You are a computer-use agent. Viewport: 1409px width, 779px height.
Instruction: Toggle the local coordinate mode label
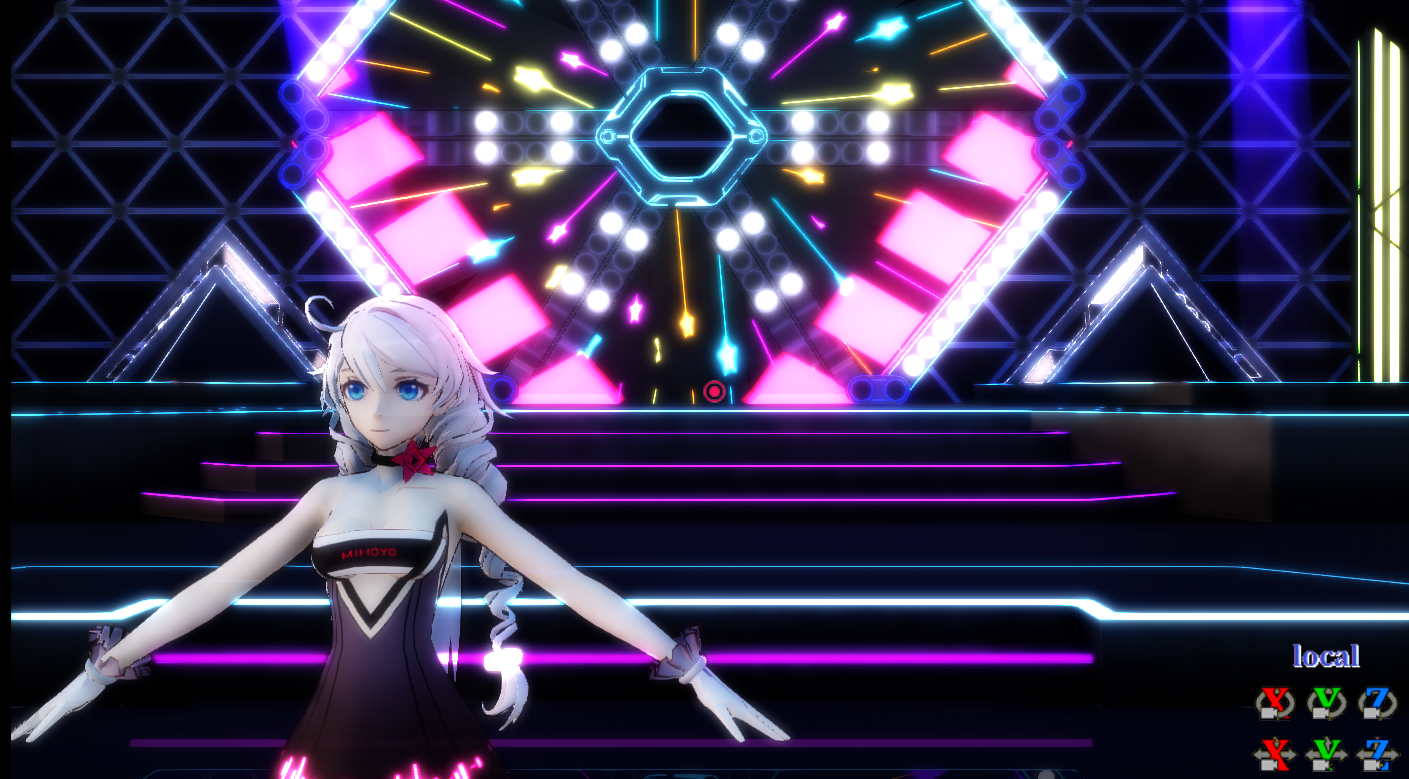[x=1327, y=656]
